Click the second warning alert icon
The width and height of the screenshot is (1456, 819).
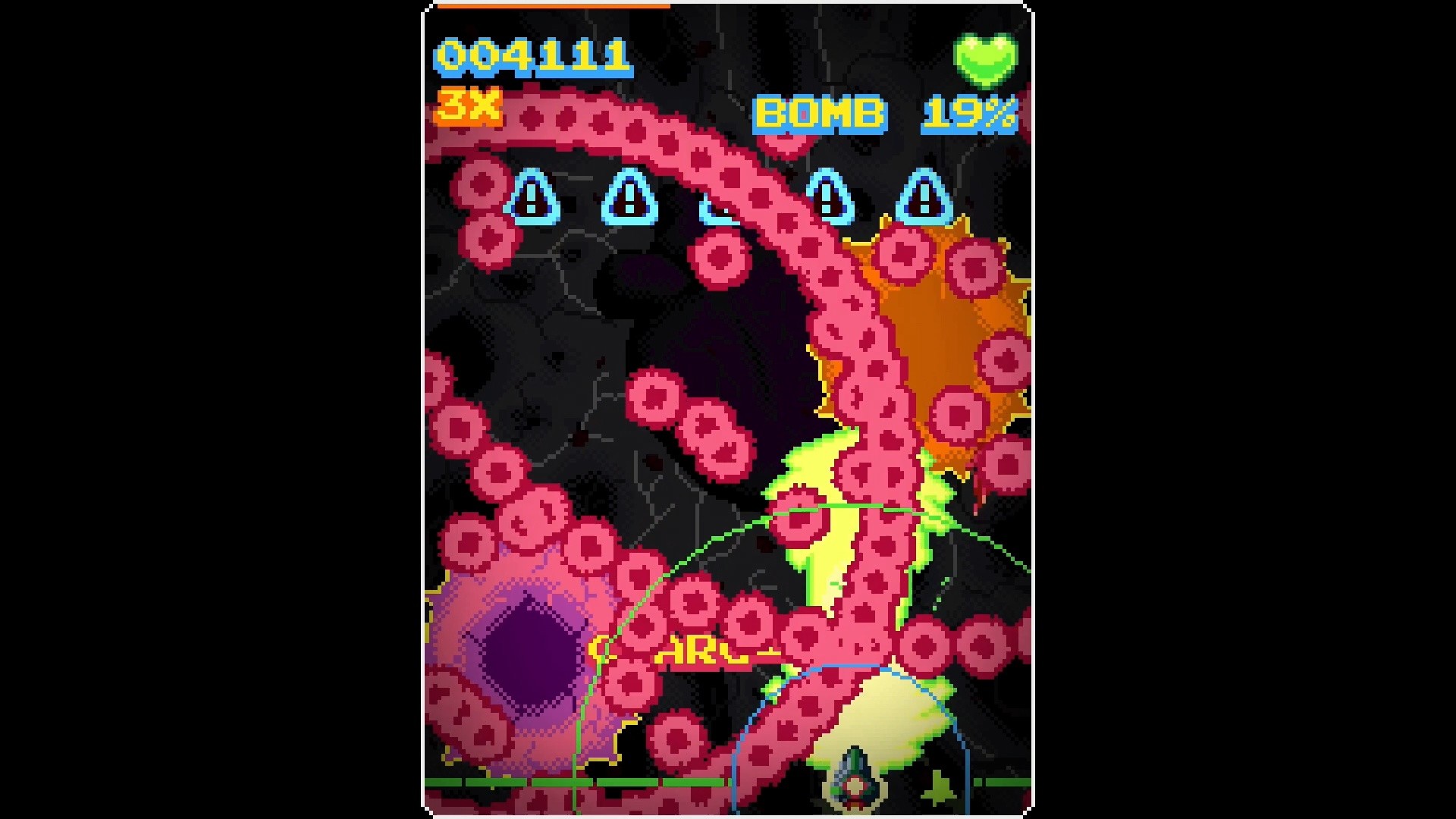pyautogui.click(x=626, y=199)
